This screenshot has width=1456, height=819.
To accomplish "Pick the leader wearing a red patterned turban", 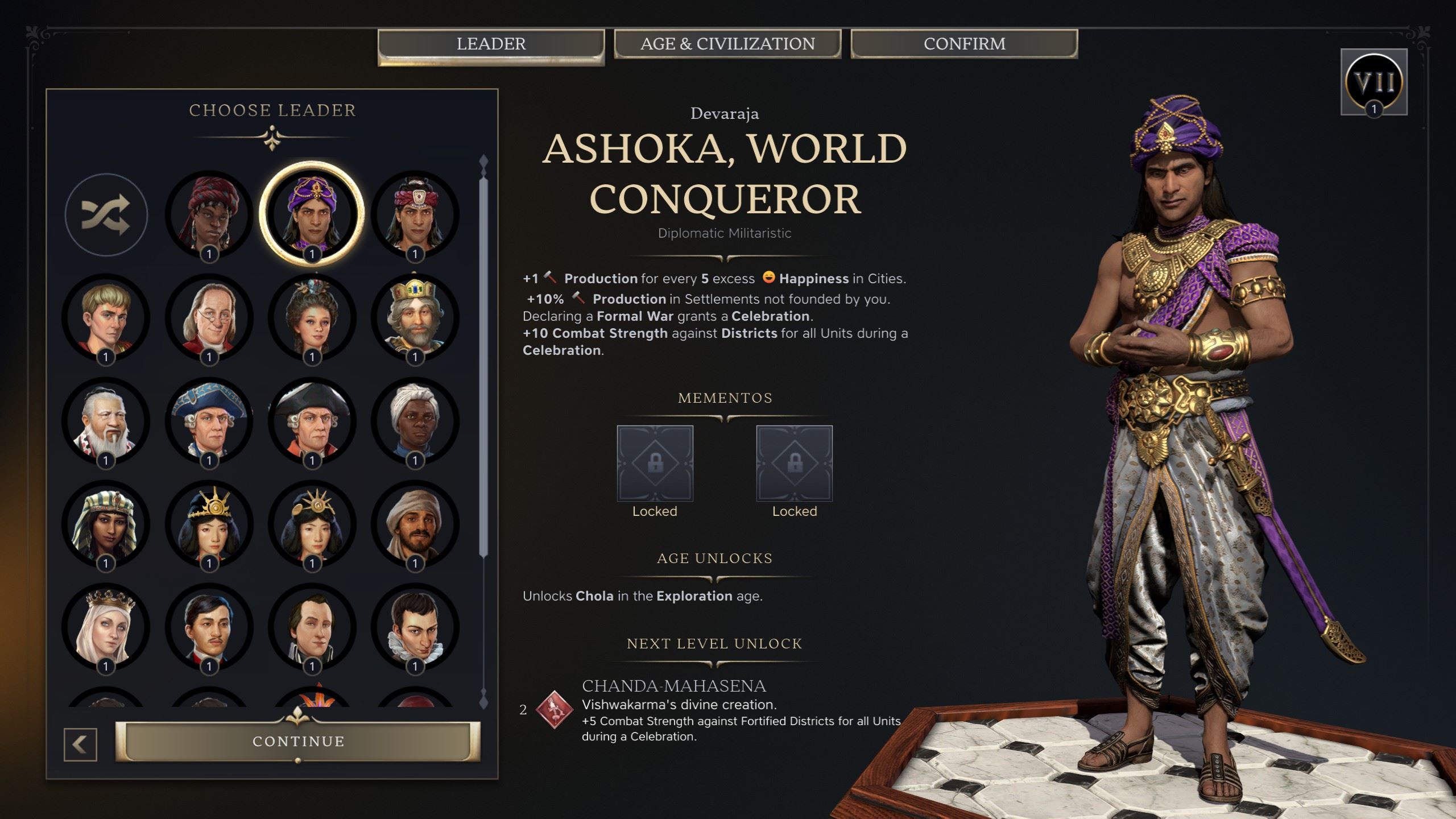I will (x=209, y=214).
